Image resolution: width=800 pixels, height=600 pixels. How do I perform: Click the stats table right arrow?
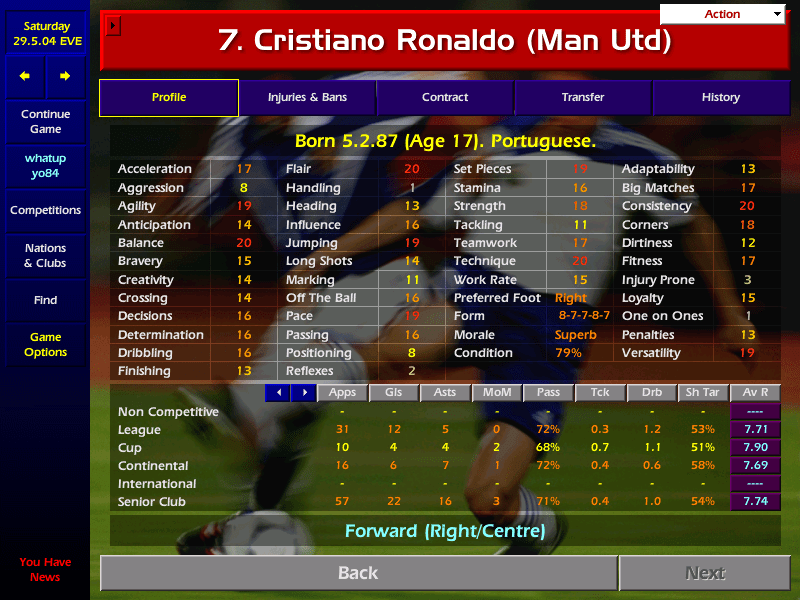(303, 393)
